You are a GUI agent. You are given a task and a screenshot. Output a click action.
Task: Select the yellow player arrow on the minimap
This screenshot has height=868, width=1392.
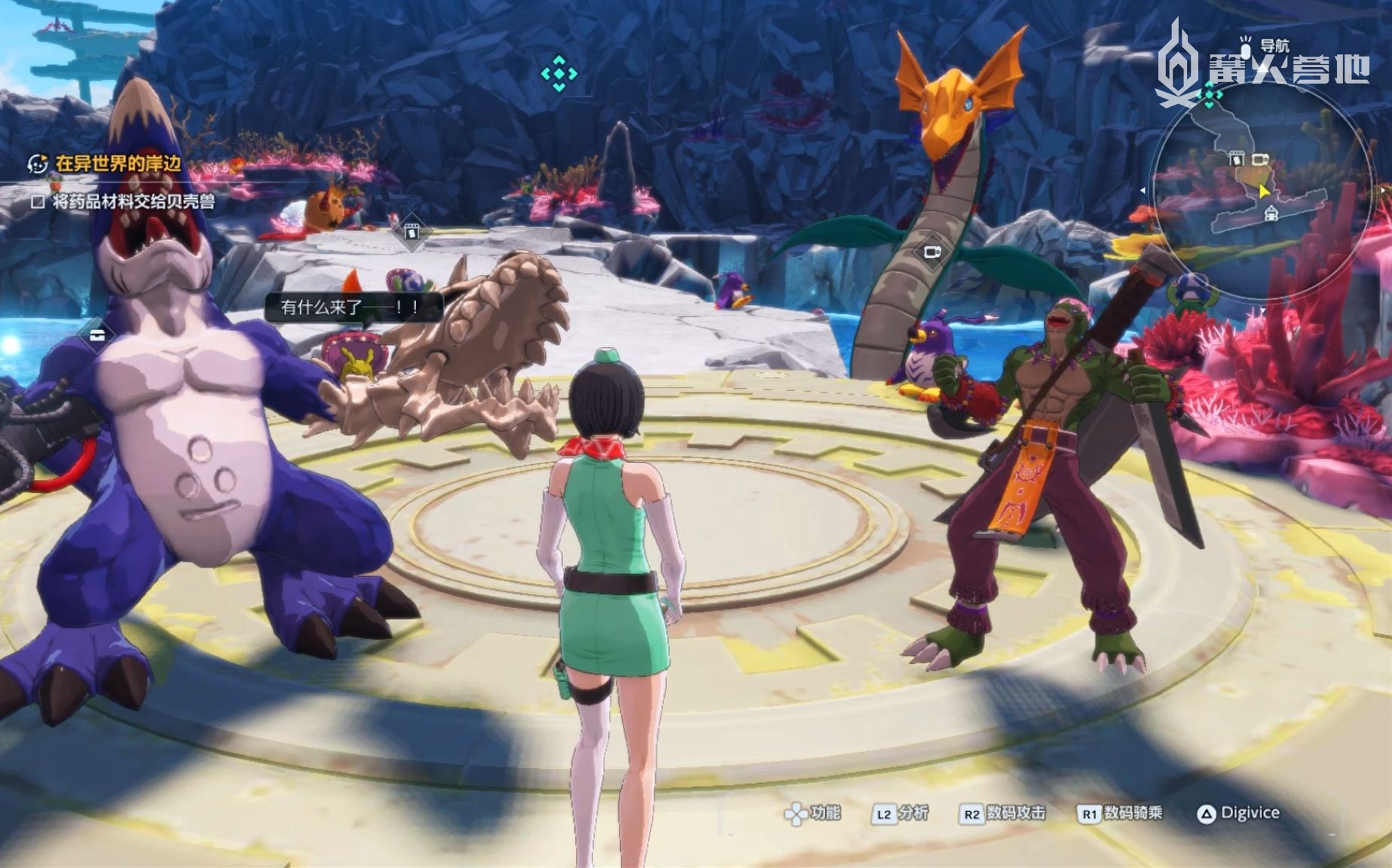1264,191
